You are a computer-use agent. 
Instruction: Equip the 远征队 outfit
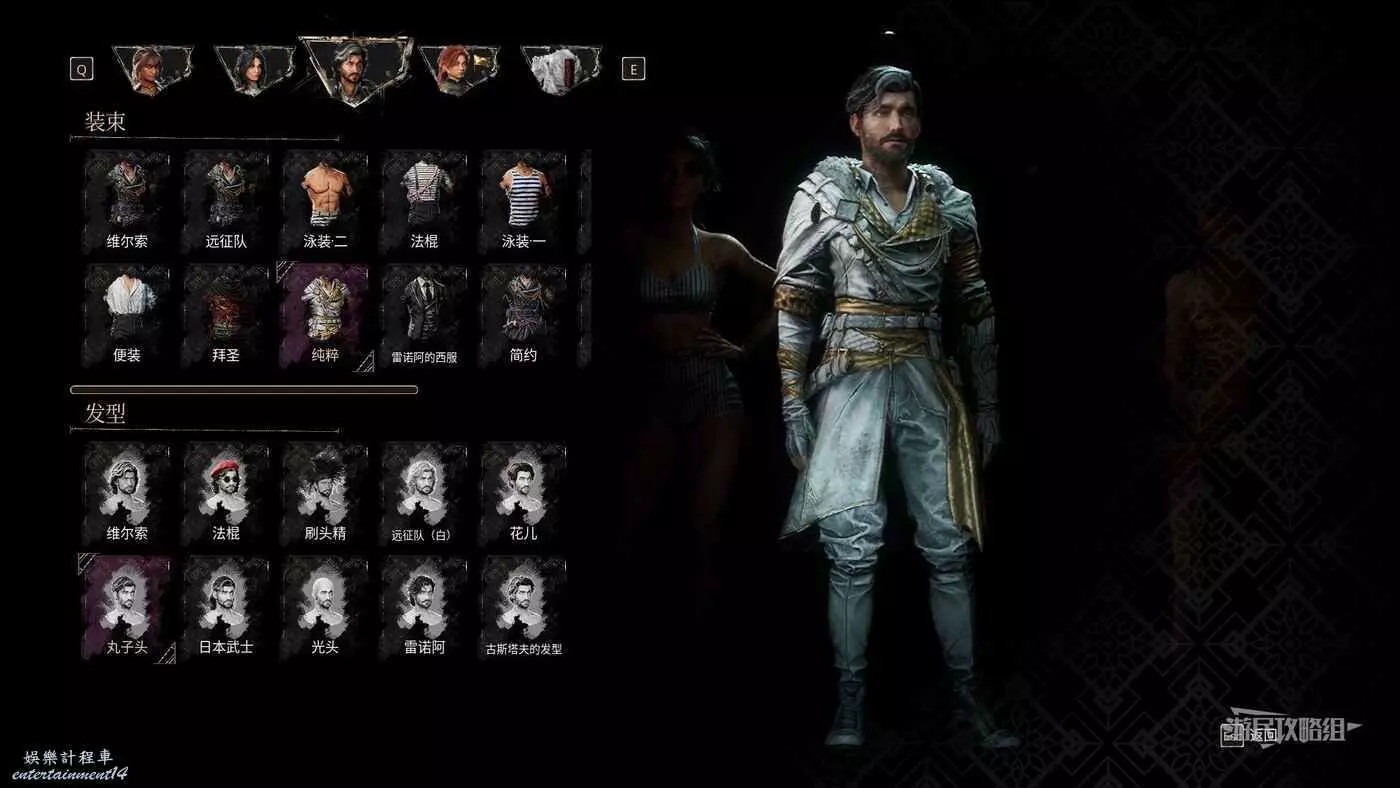point(226,201)
